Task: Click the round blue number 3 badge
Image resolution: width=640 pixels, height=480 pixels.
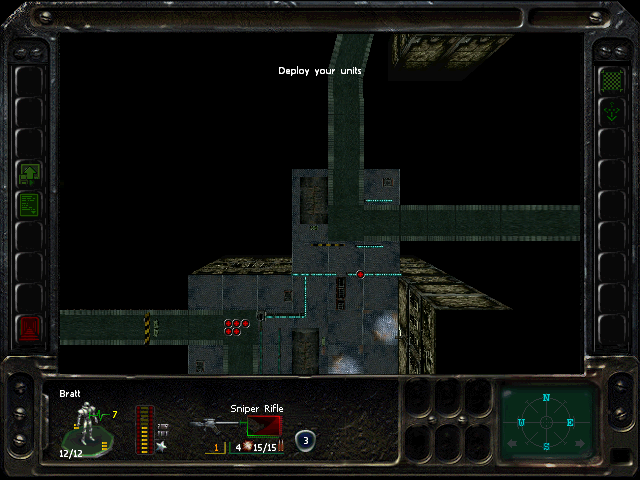Action: (x=304, y=438)
